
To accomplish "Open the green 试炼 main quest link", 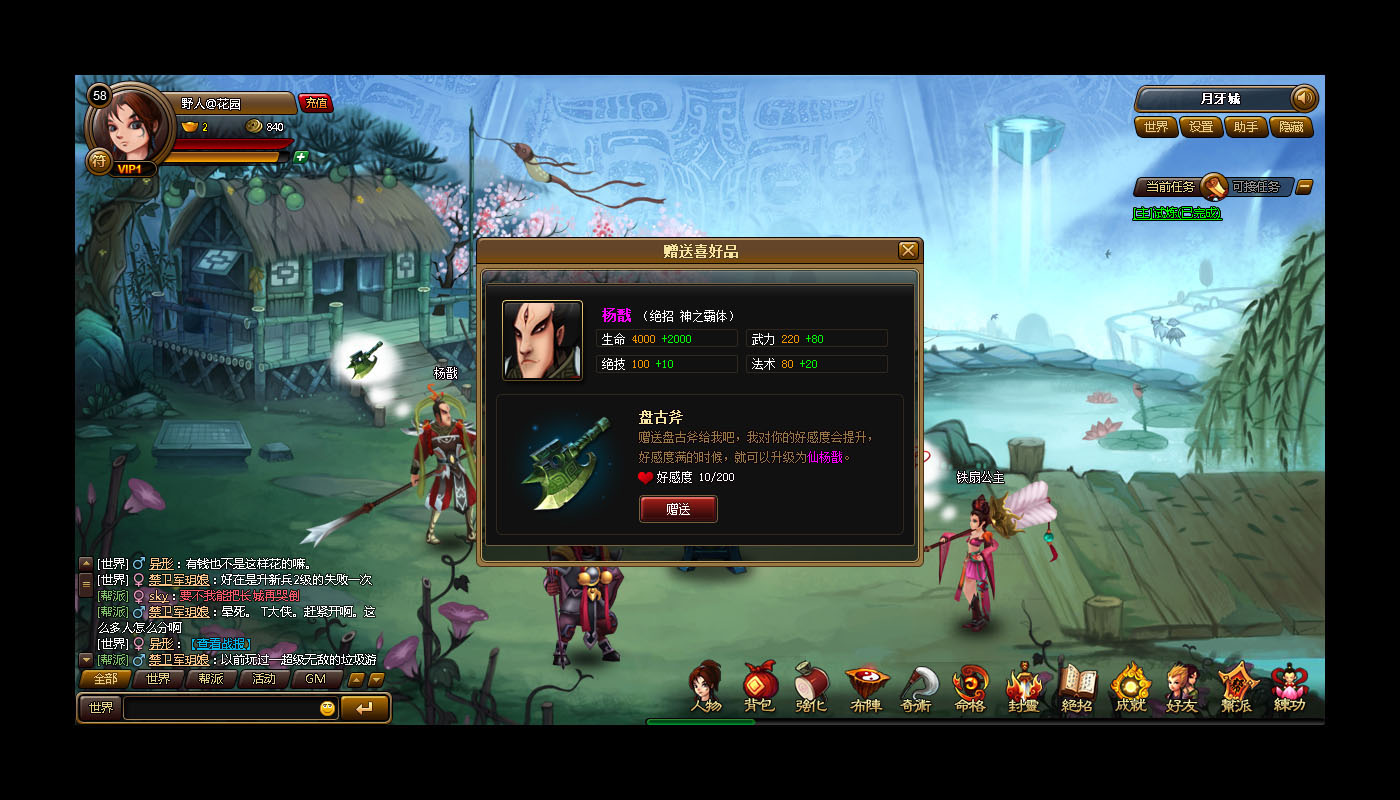I will pyautogui.click(x=1177, y=213).
